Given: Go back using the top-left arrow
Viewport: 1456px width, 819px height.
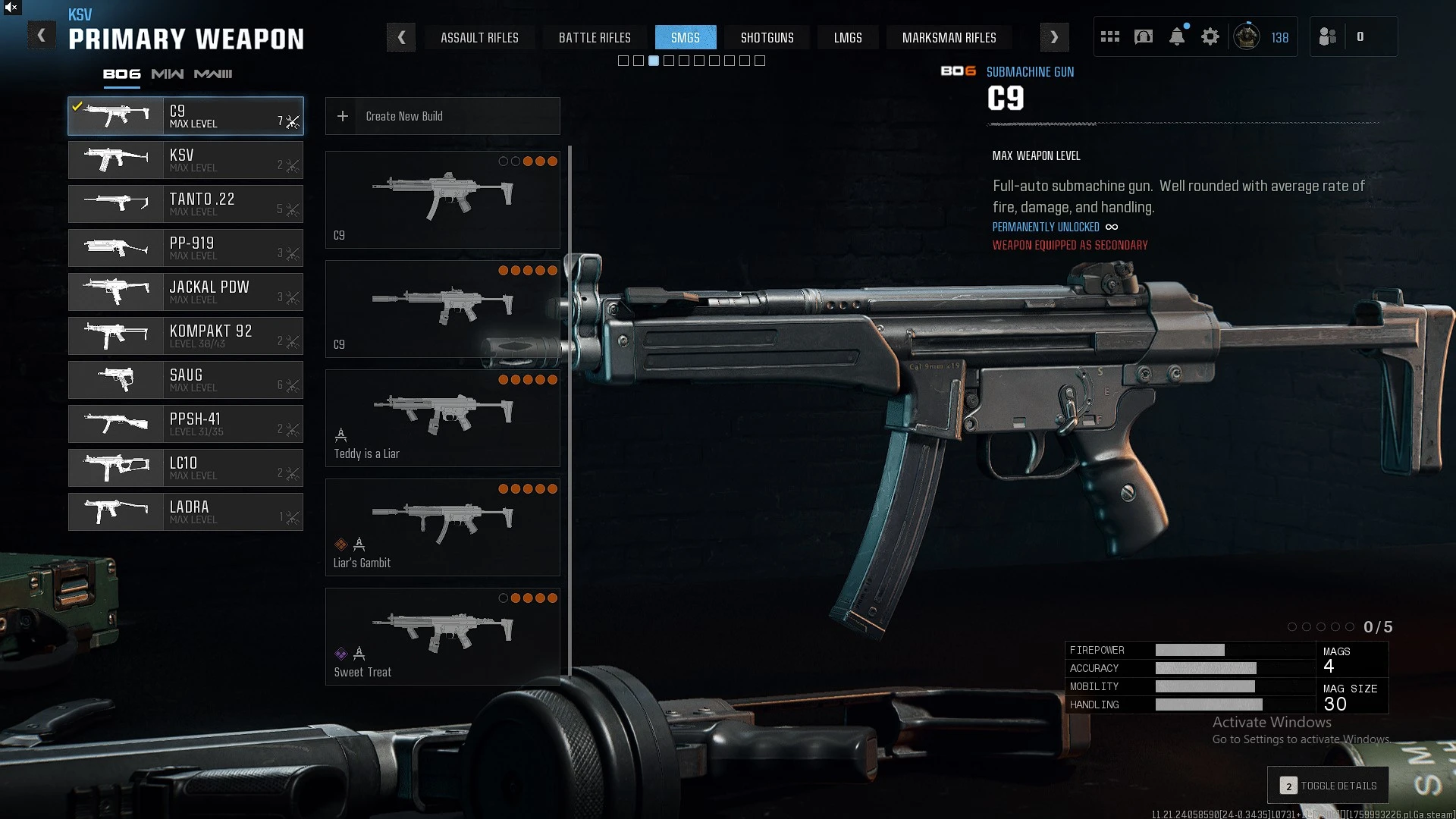Looking at the screenshot, I should [x=42, y=36].
